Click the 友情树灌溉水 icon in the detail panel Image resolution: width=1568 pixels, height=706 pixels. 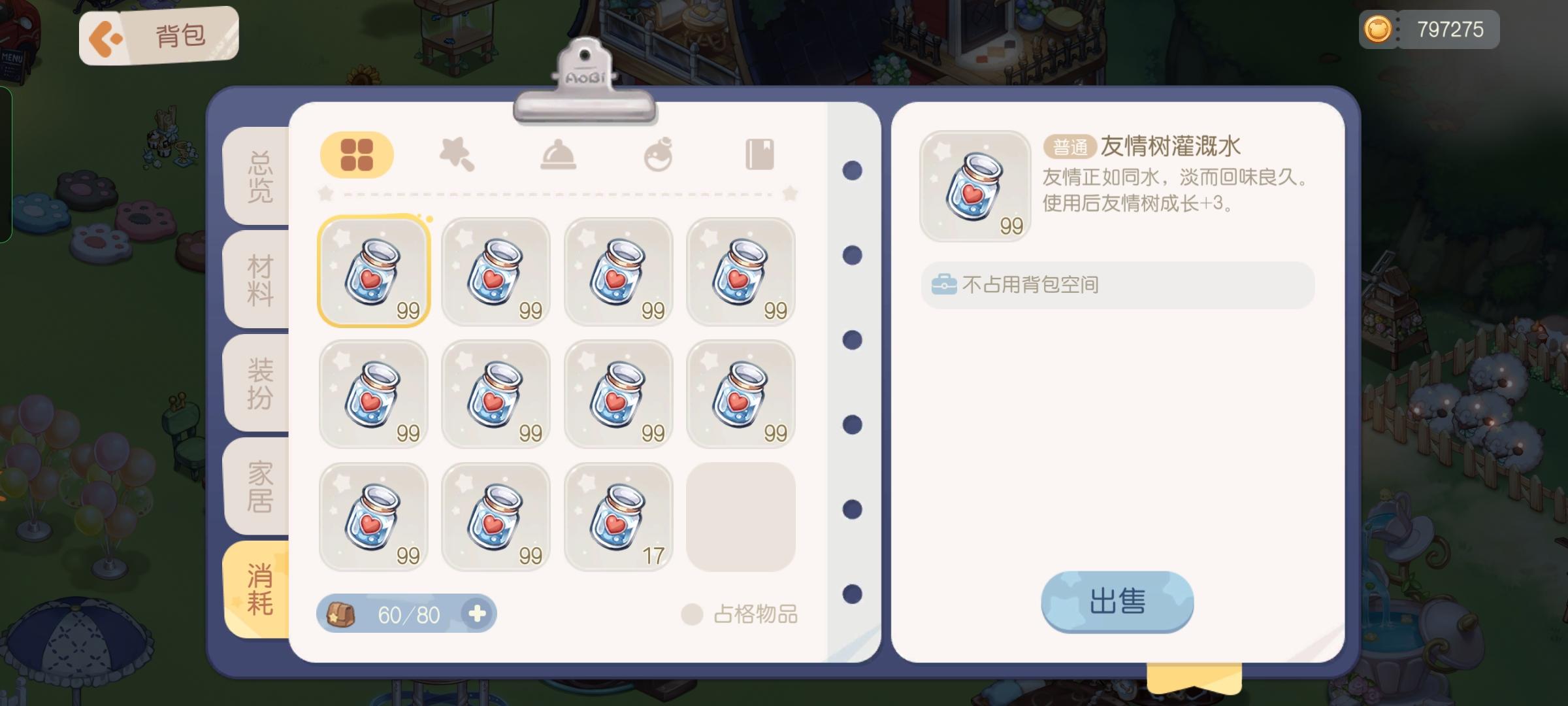coord(976,188)
